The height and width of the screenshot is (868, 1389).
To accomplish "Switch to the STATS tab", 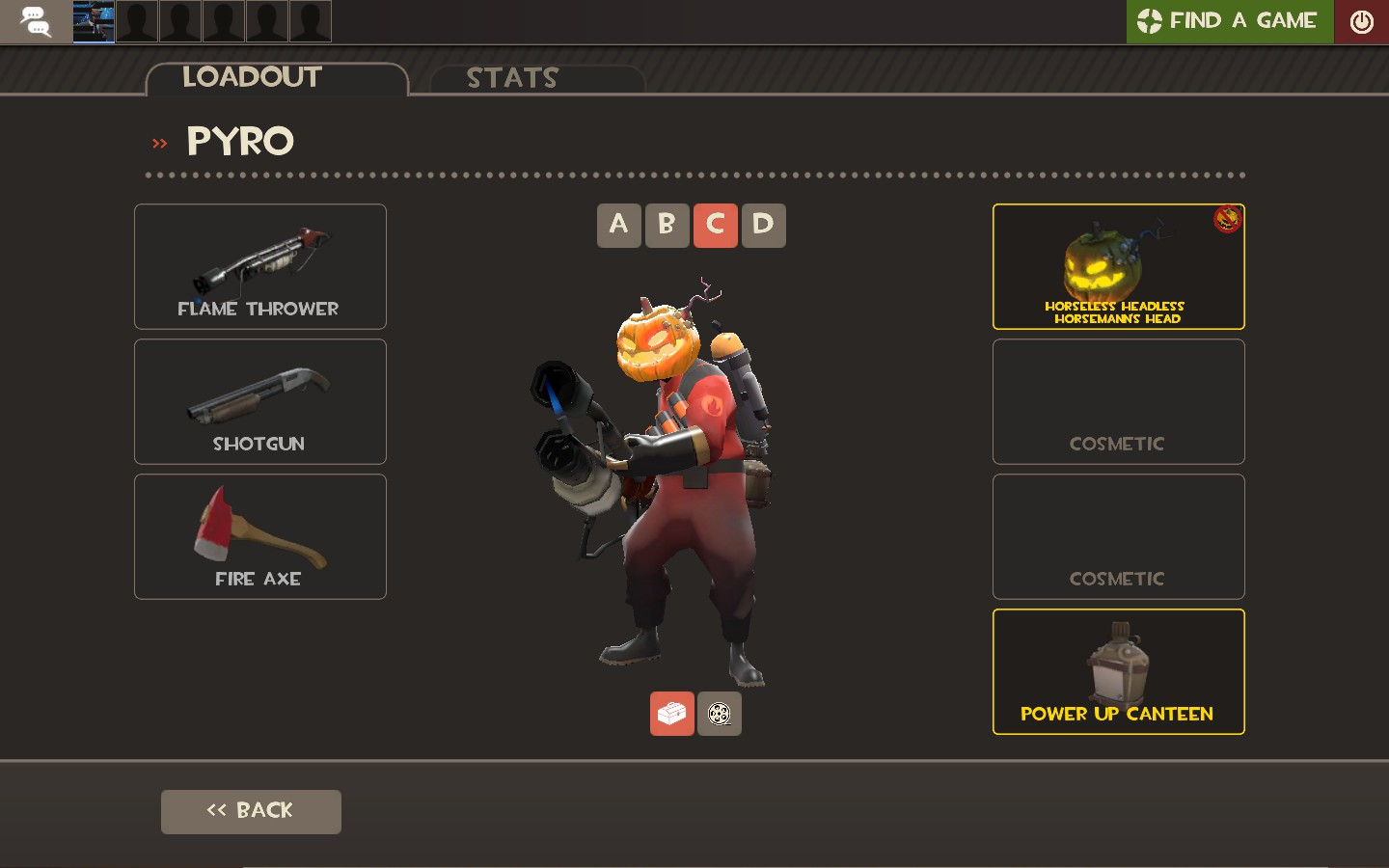I will click(512, 77).
